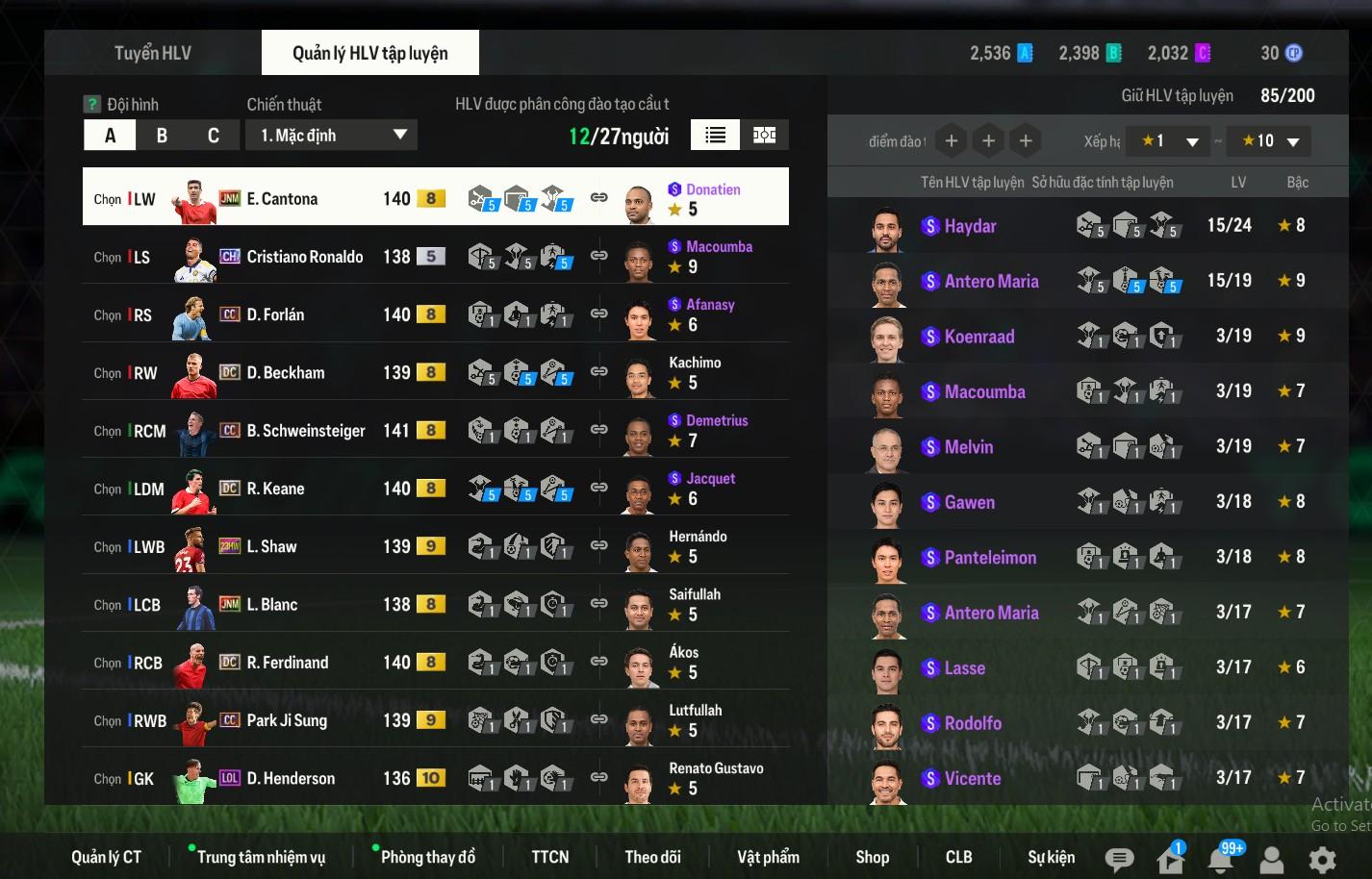Viewport: 1372px width, 879px height.
Task: Open the settings gear icon
Action: 1322,859
